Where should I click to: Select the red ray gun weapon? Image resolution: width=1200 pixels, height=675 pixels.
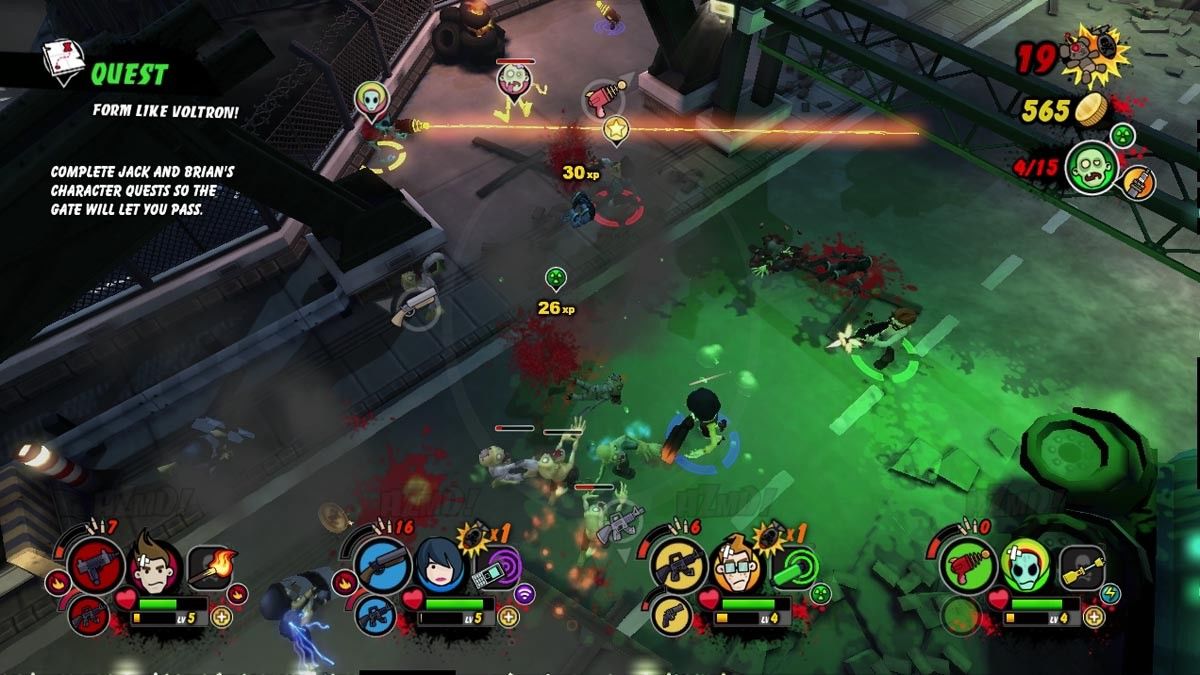click(968, 566)
